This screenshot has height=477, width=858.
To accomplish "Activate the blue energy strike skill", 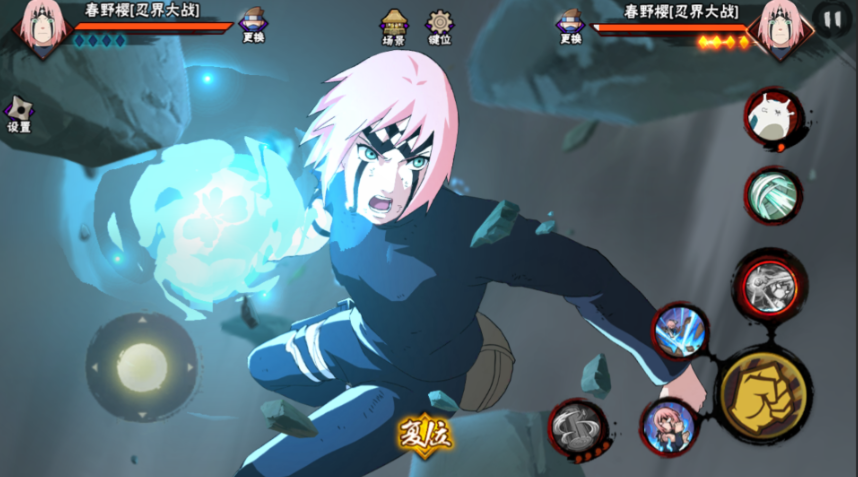I will click(680, 330).
